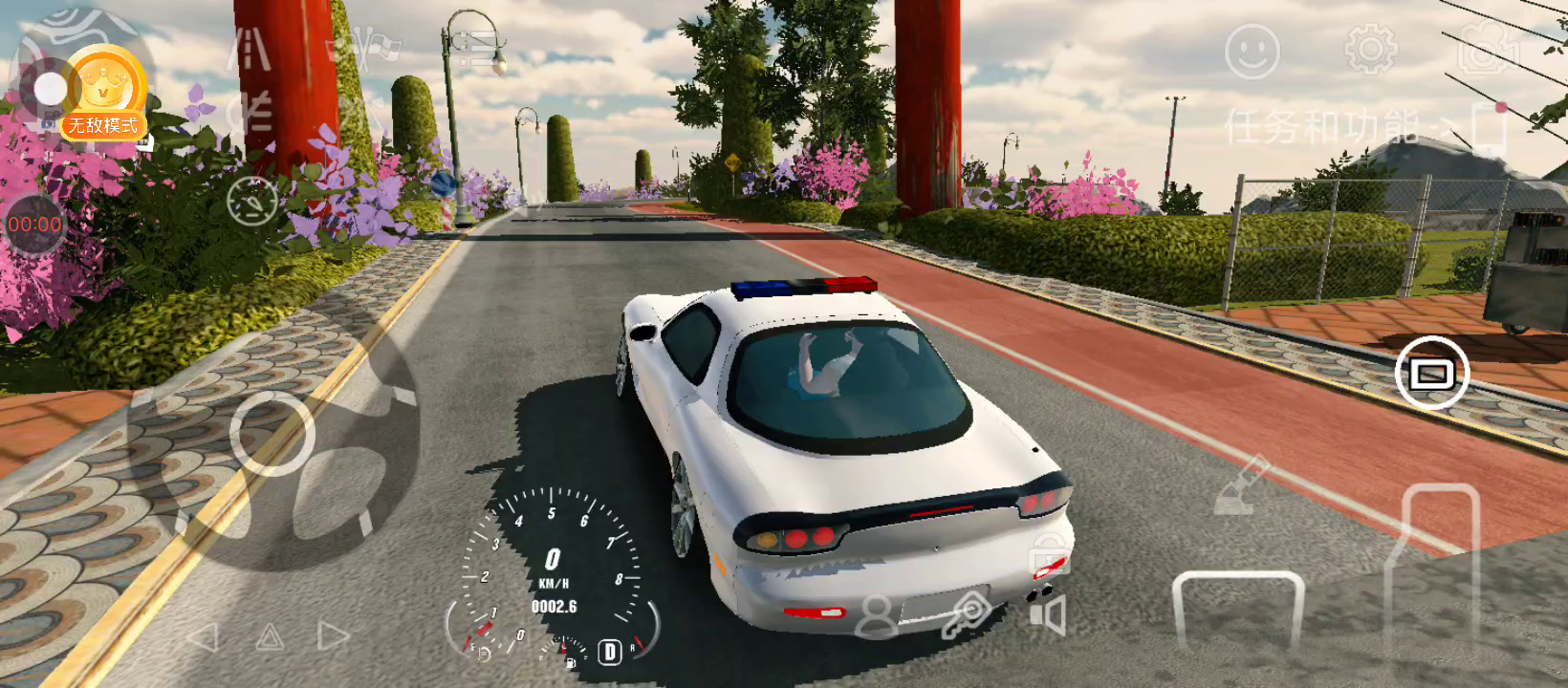Tap the car door lock icon

coord(1049,552)
